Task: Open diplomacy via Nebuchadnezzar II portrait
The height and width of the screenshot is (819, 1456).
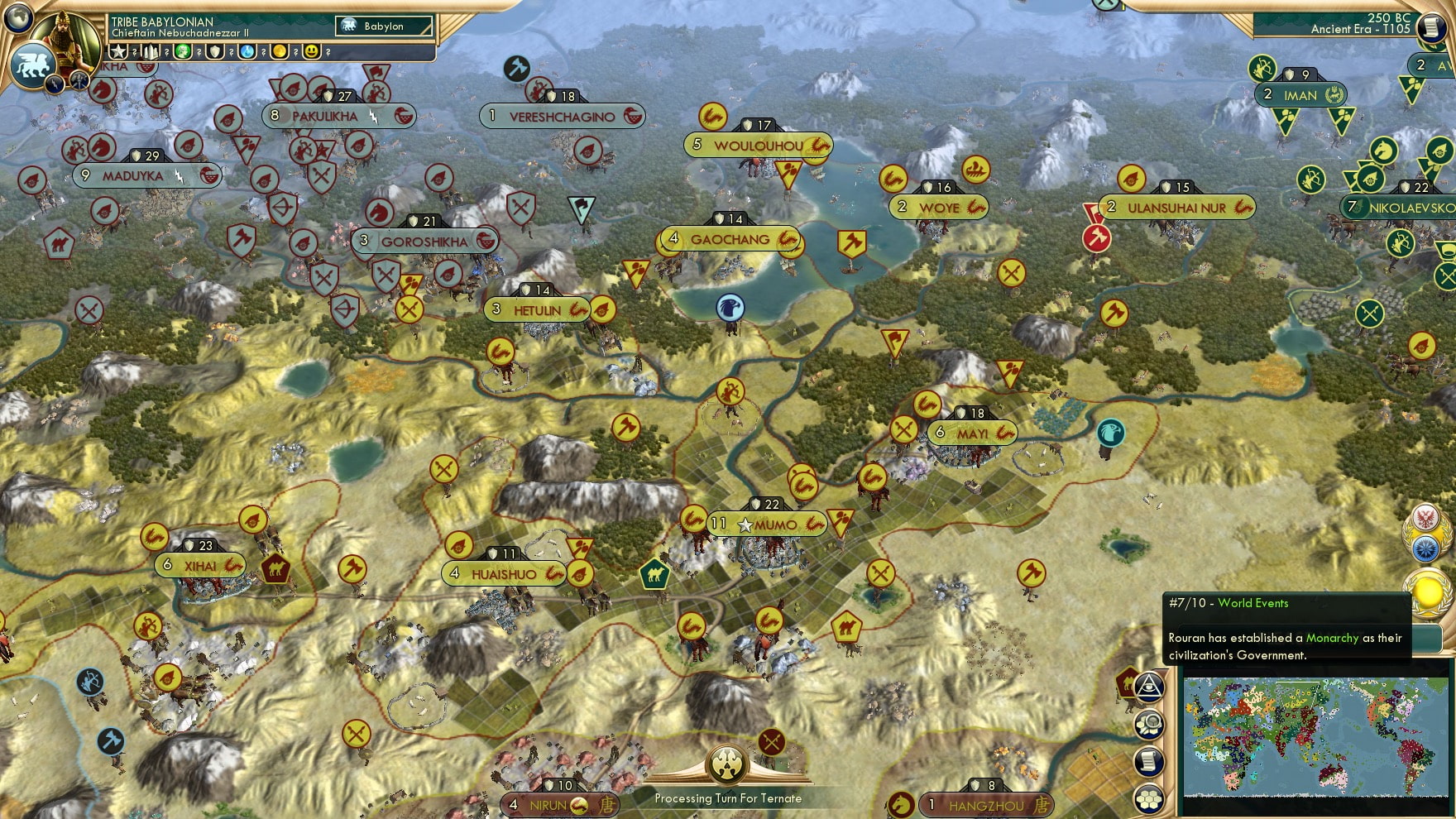Action: tap(66, 37)
